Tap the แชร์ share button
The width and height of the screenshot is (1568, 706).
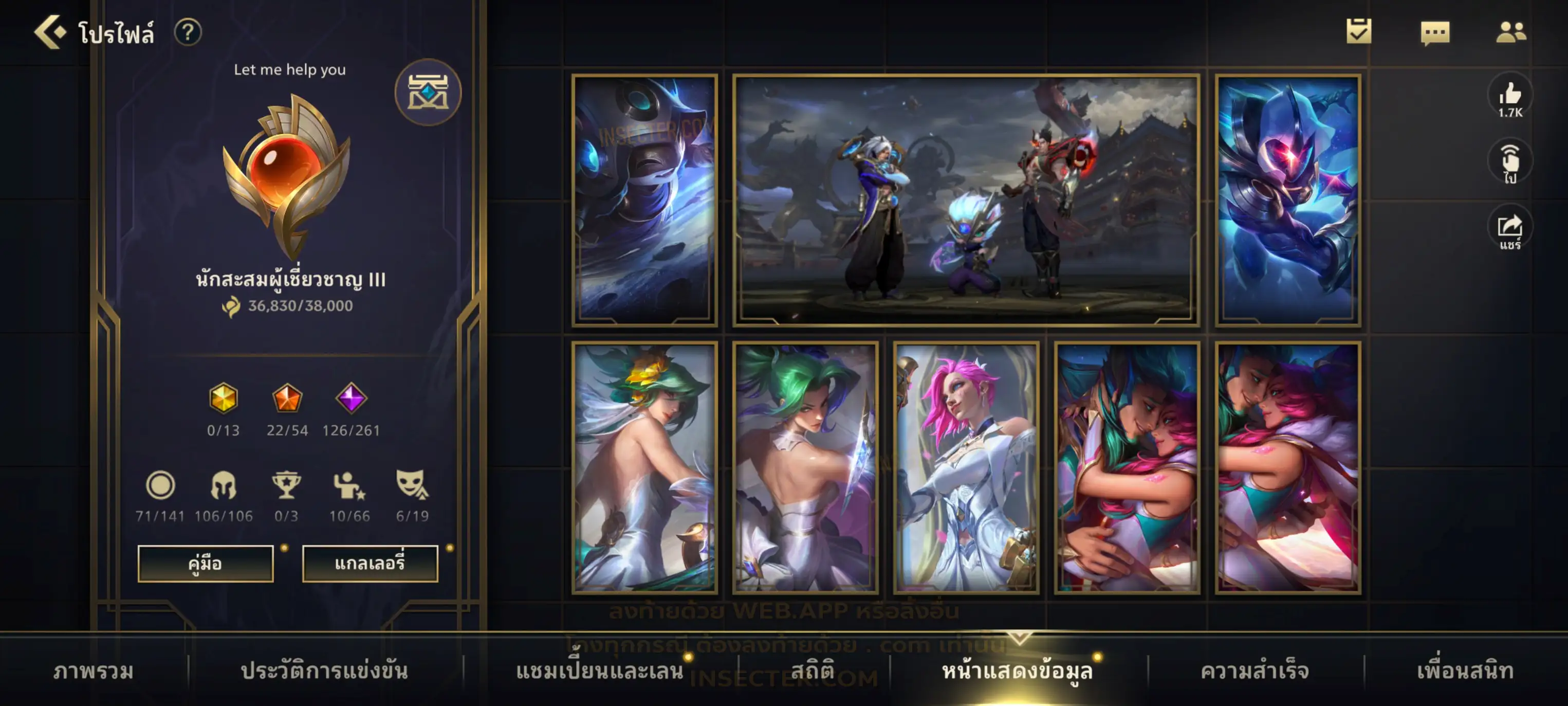tap(1509, 230)
